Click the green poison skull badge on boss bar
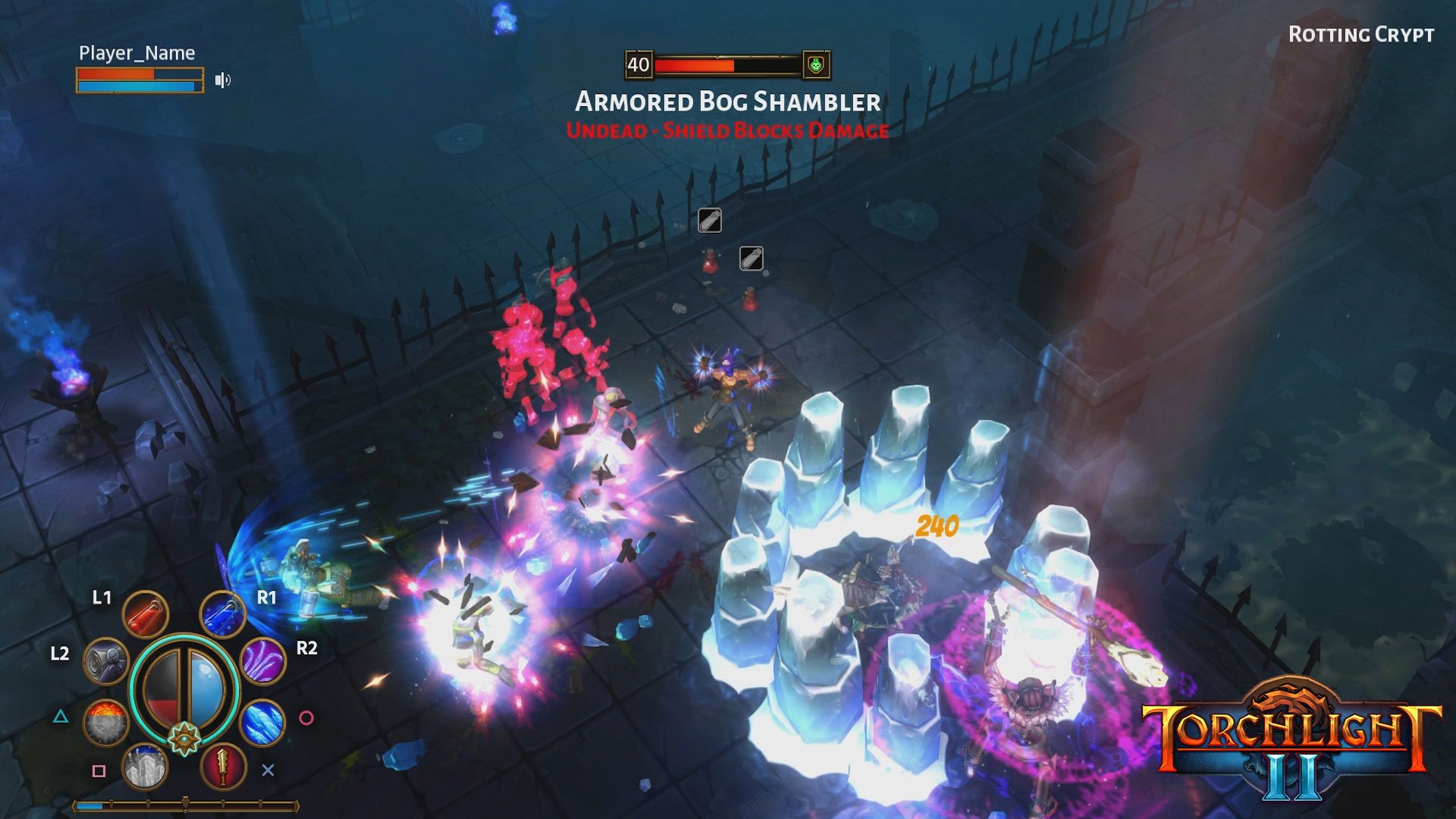Screen dimensions: 1456x819 tap(817, 65)
